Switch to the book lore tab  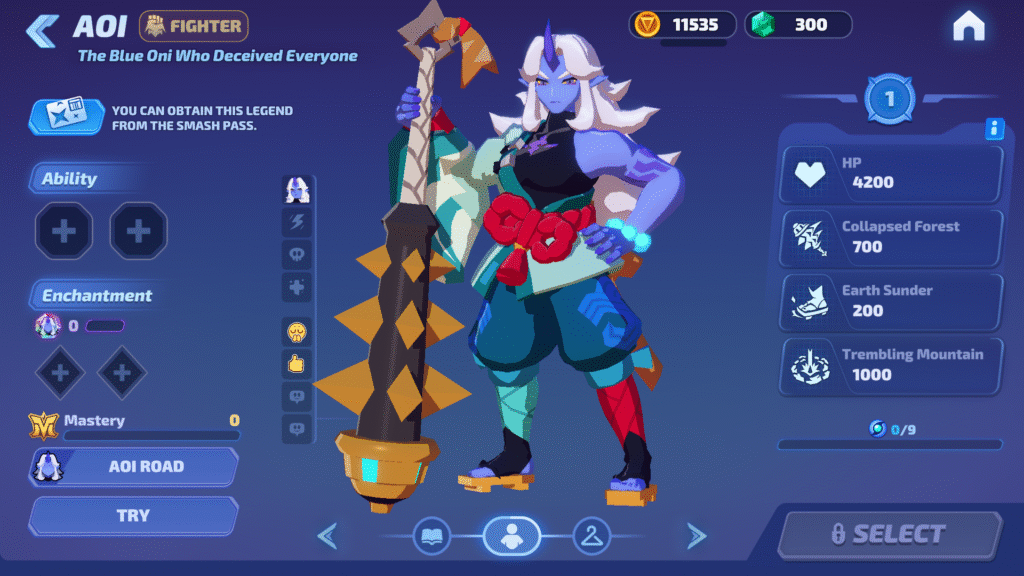coord(432,537)
